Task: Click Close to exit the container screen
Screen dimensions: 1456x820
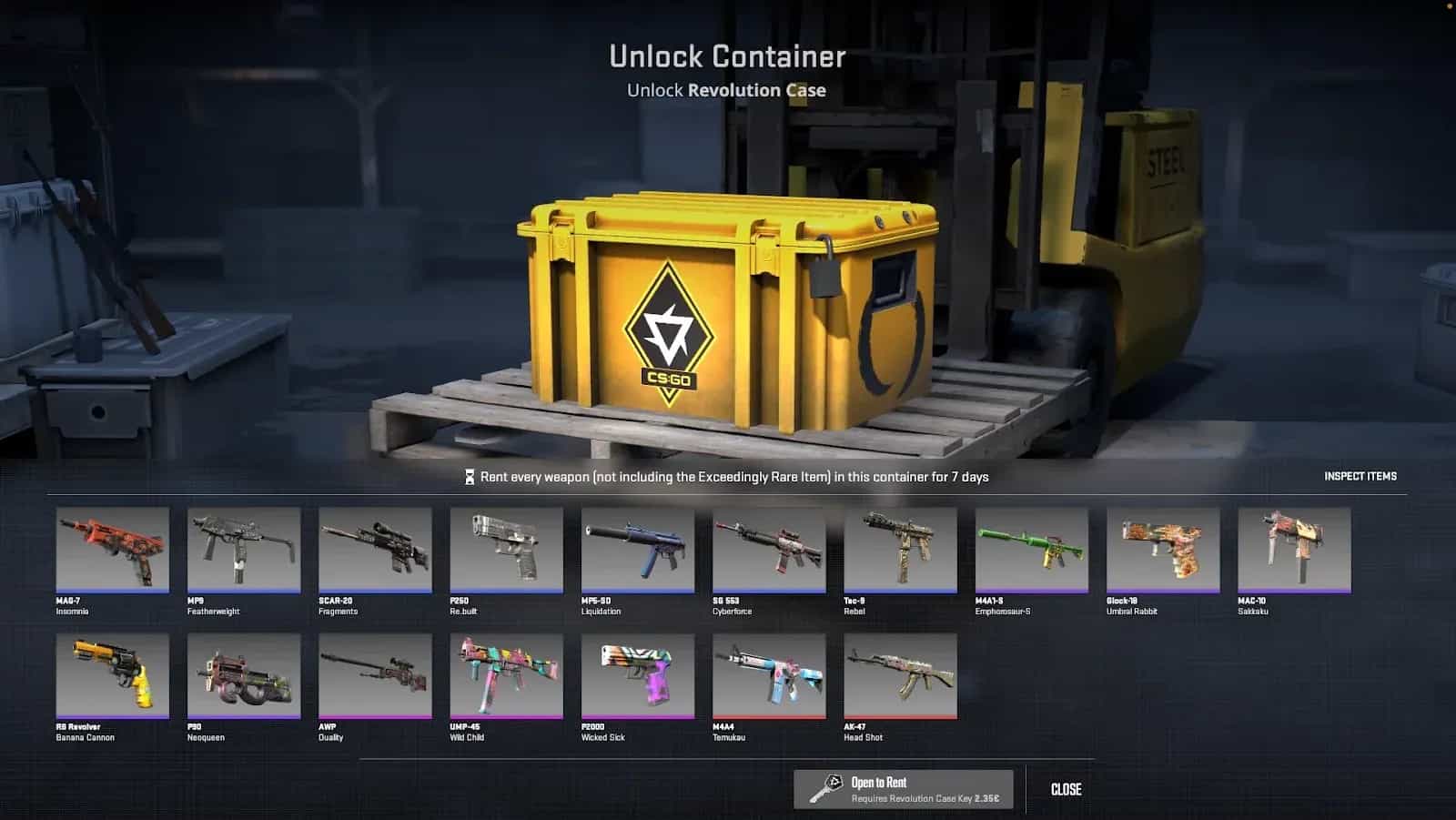Action: pyautogui.click(x=1066, y=789)
